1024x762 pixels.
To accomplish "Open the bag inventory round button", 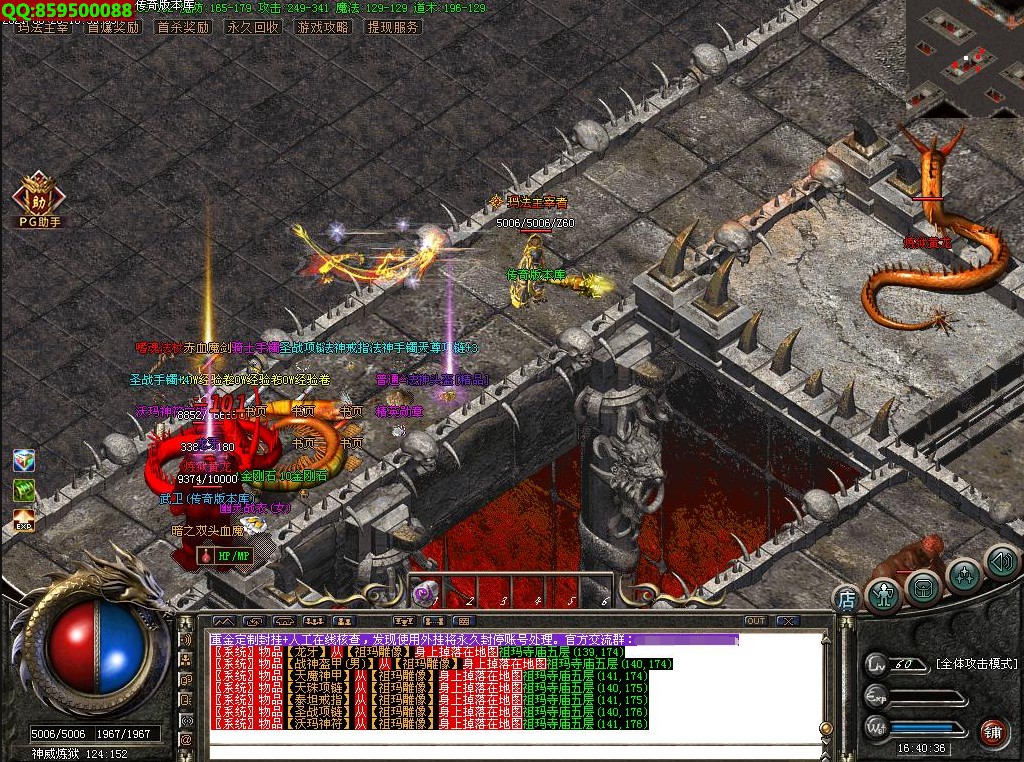I will tap(924, 588).
